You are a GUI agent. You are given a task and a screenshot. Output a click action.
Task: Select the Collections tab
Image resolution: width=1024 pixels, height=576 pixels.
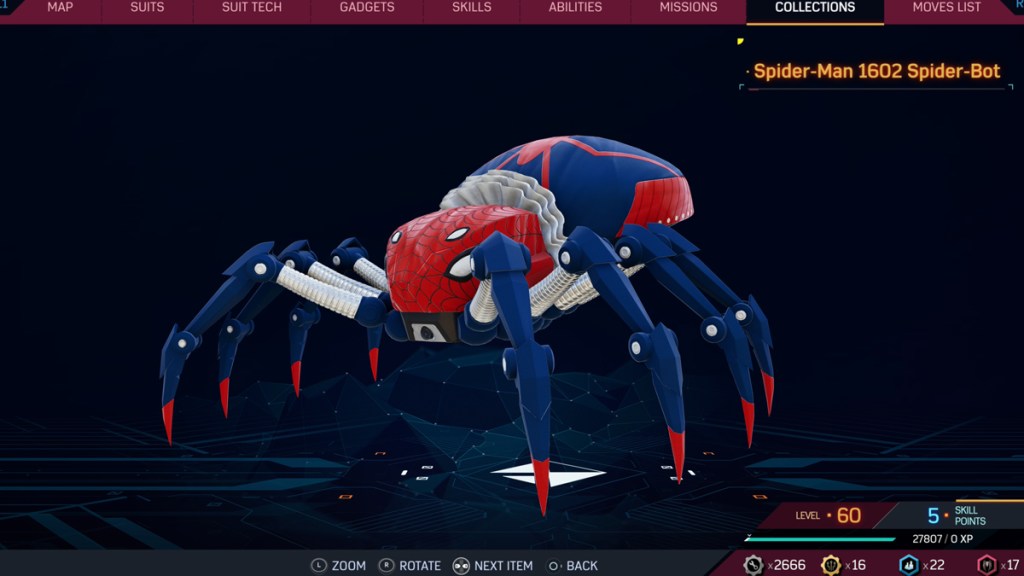pyautogui.click(x=815, y=8)
